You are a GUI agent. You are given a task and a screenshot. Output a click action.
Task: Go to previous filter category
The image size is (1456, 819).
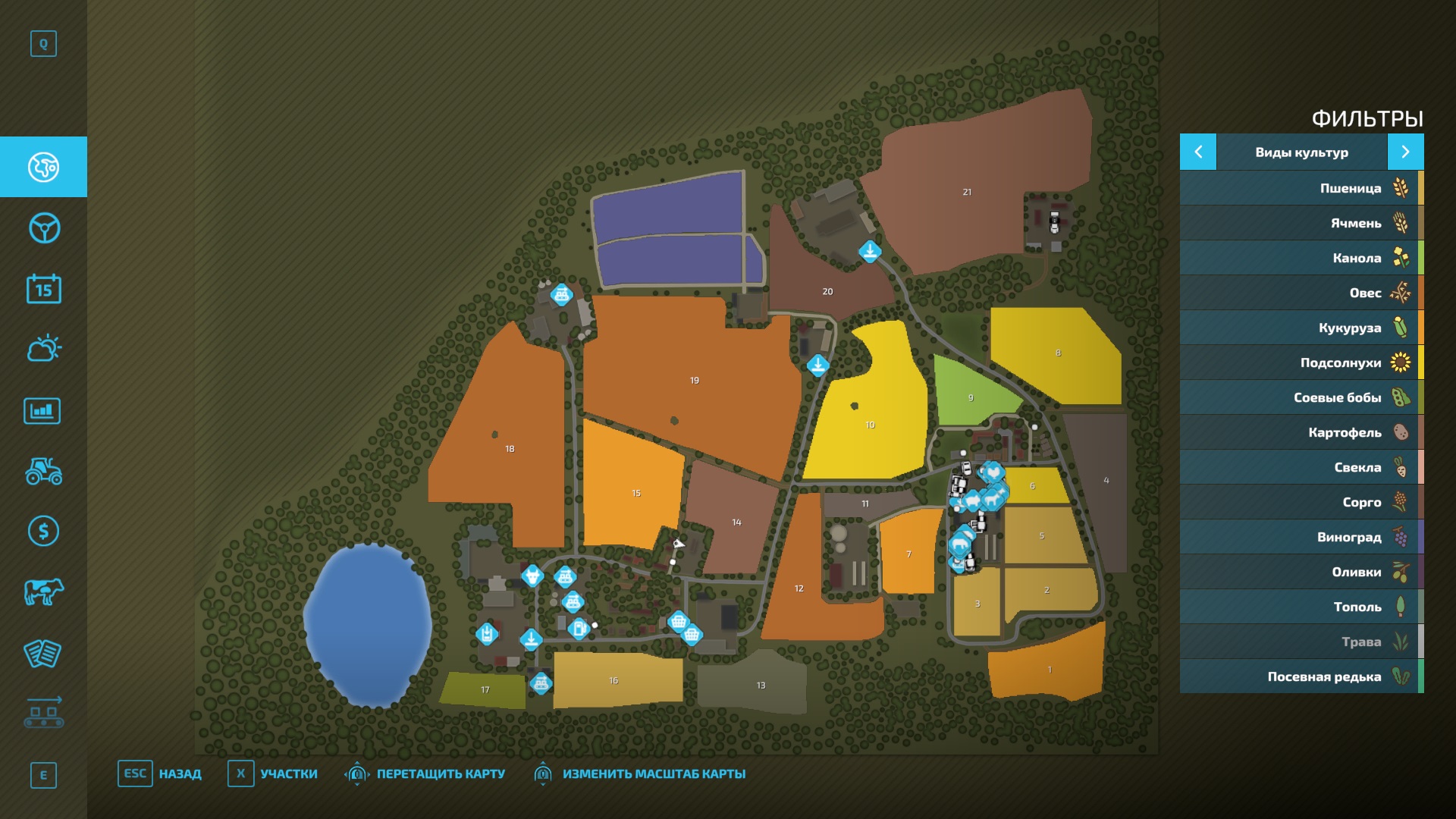1198,152
